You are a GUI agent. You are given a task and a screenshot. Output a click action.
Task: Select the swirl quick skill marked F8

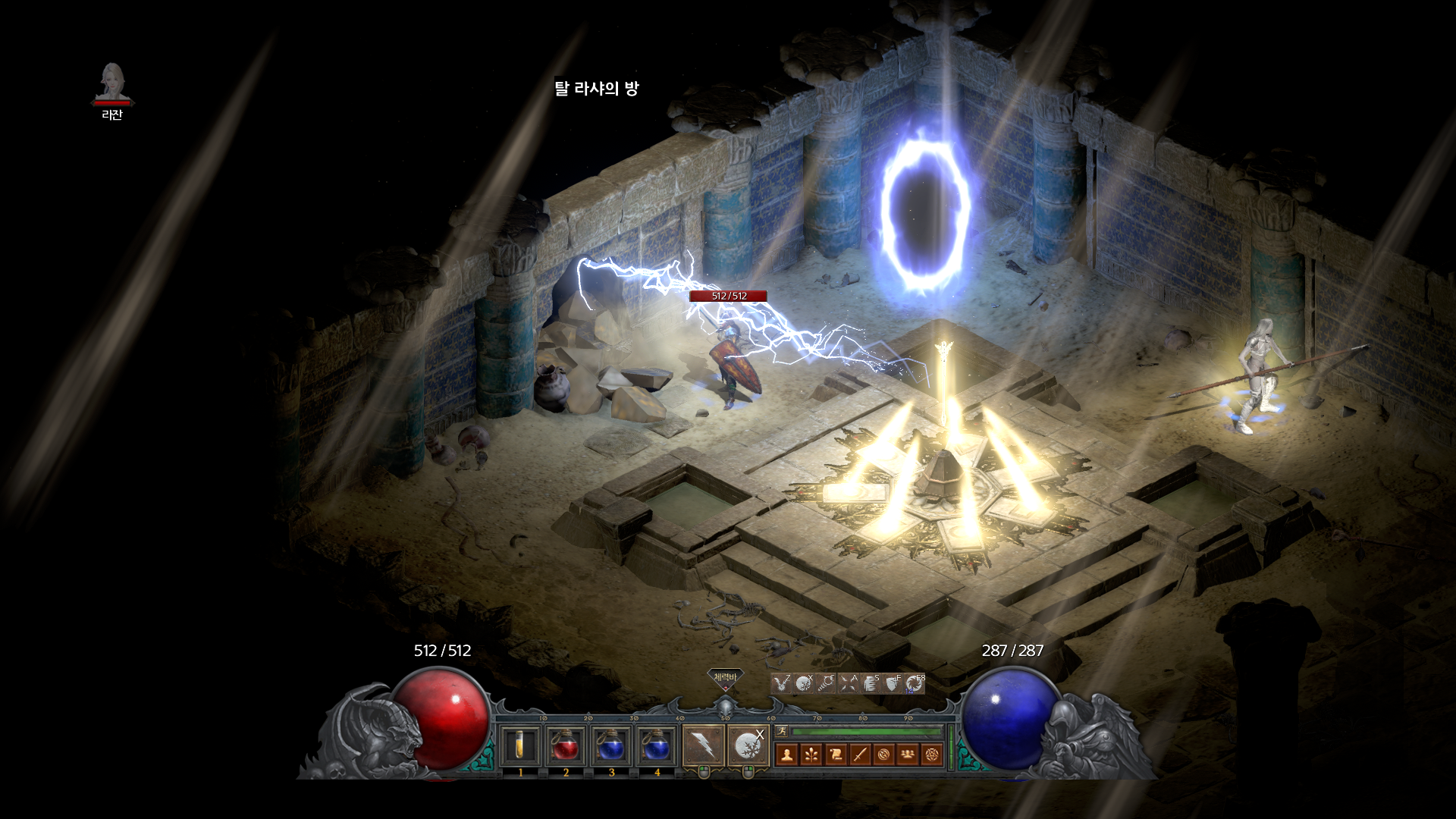tap(915, 684)
